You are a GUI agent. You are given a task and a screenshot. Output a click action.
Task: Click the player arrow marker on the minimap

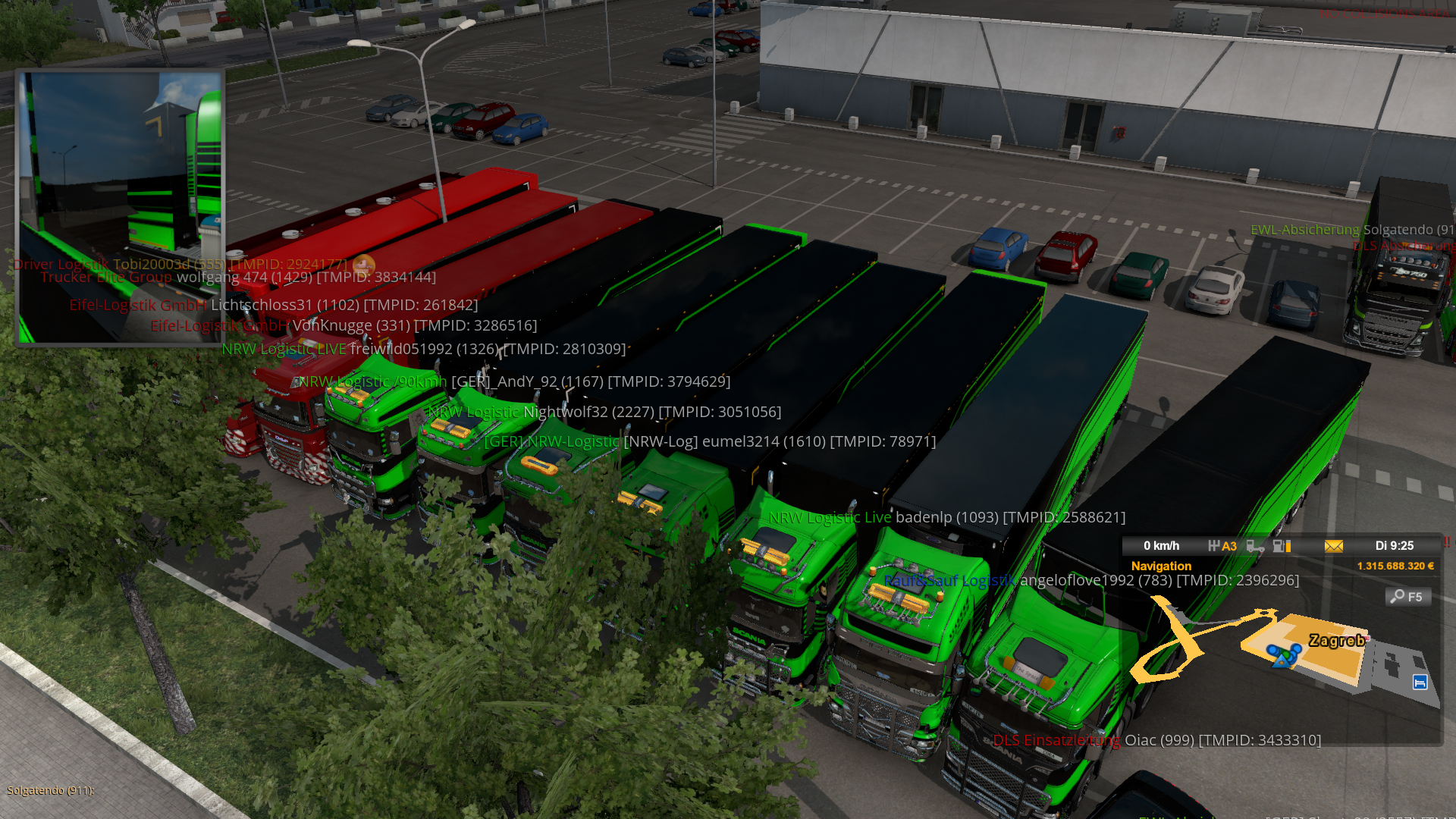[1282, 657]
